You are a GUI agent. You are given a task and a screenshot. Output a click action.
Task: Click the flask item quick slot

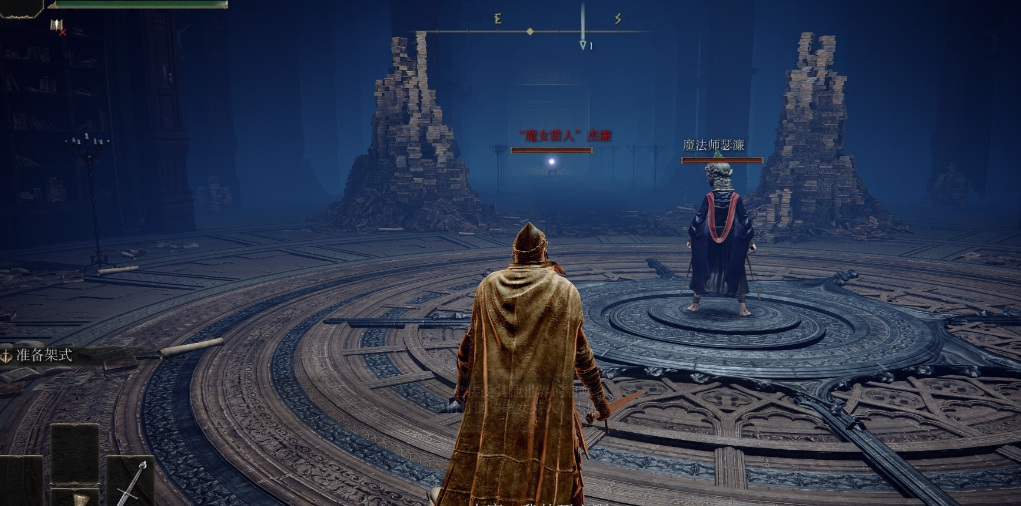point(76,496)
